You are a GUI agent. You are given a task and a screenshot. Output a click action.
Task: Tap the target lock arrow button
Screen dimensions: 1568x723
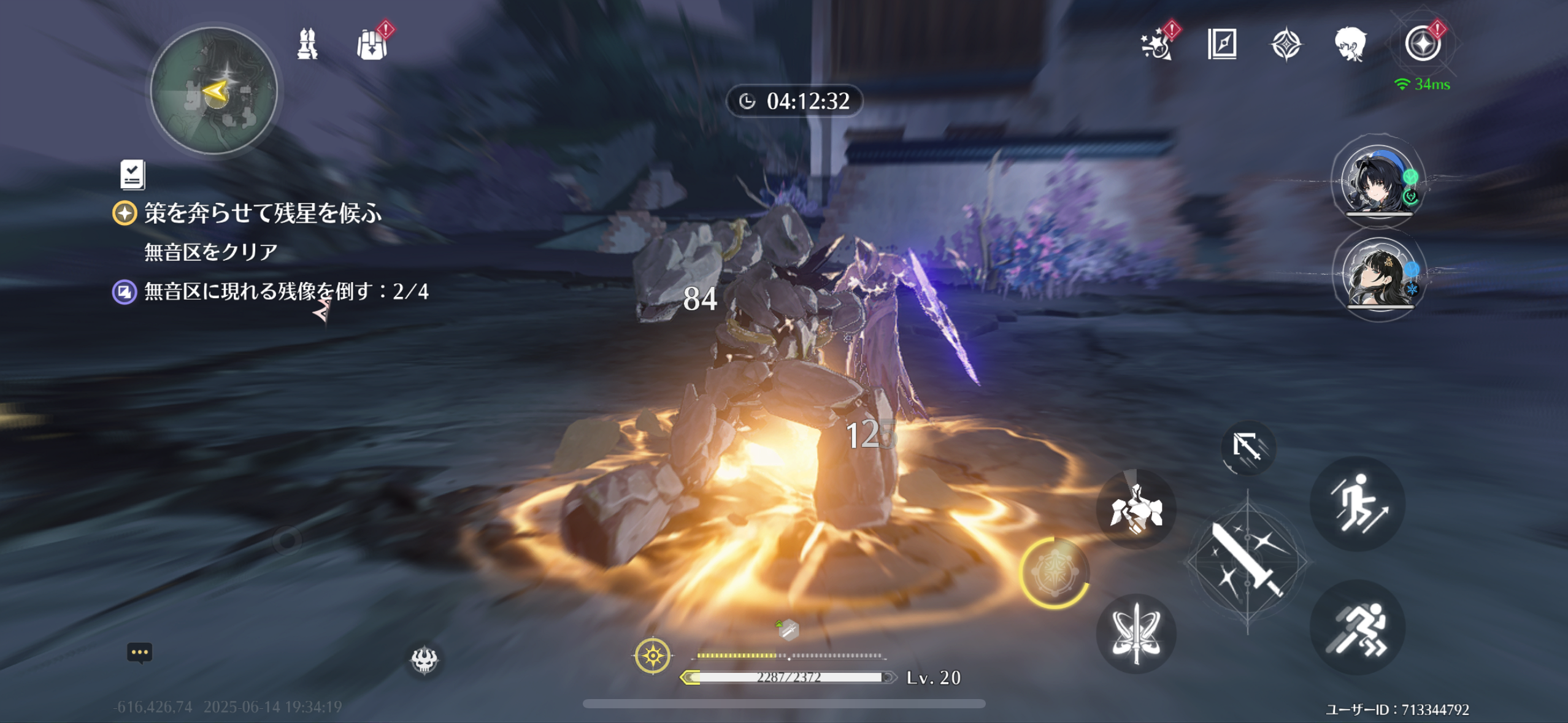[1247, 447]
